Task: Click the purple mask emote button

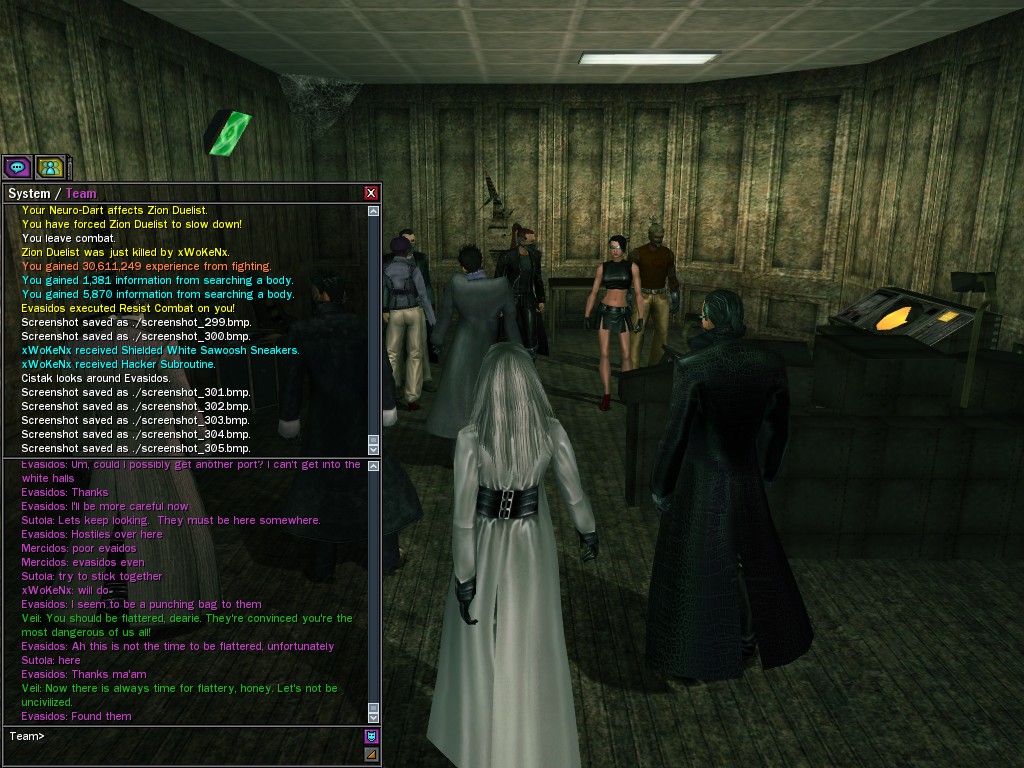Action: [371, 737]
